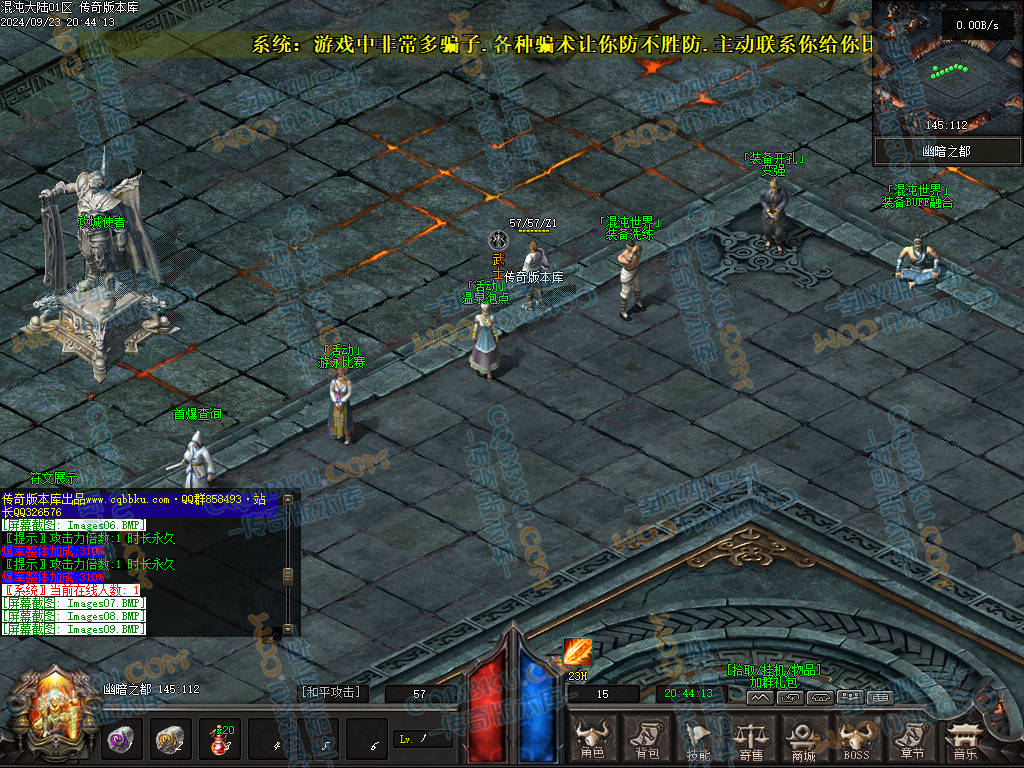Click the chat scrollbar down arrow
Viewport: 1024px width, 768px height.
[288, 628]
